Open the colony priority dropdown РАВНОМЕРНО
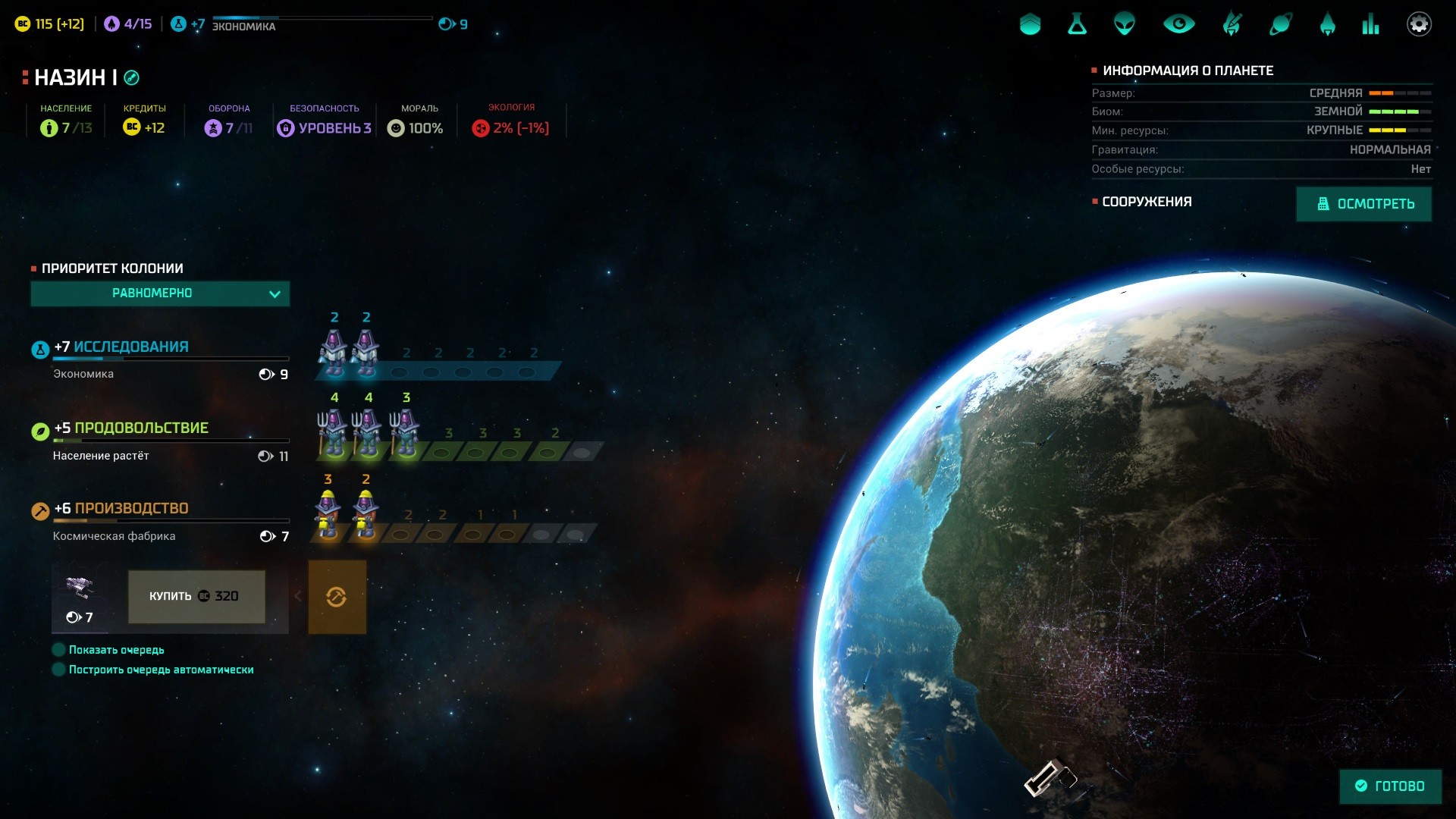Image resolution: width=1456 pixels, height=819 pixels. tap(160, 293)
